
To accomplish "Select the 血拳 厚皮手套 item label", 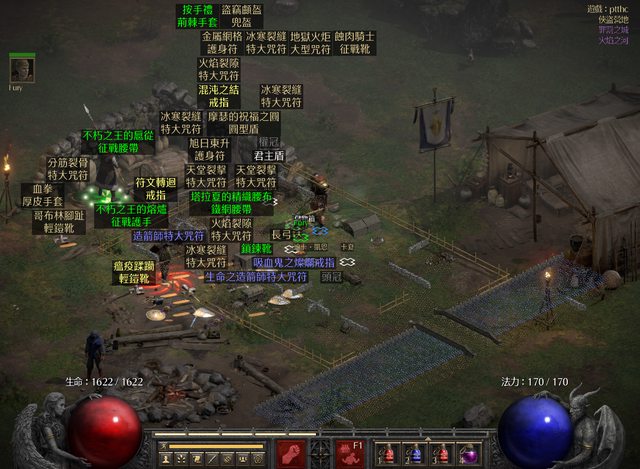I will [42, 195].
